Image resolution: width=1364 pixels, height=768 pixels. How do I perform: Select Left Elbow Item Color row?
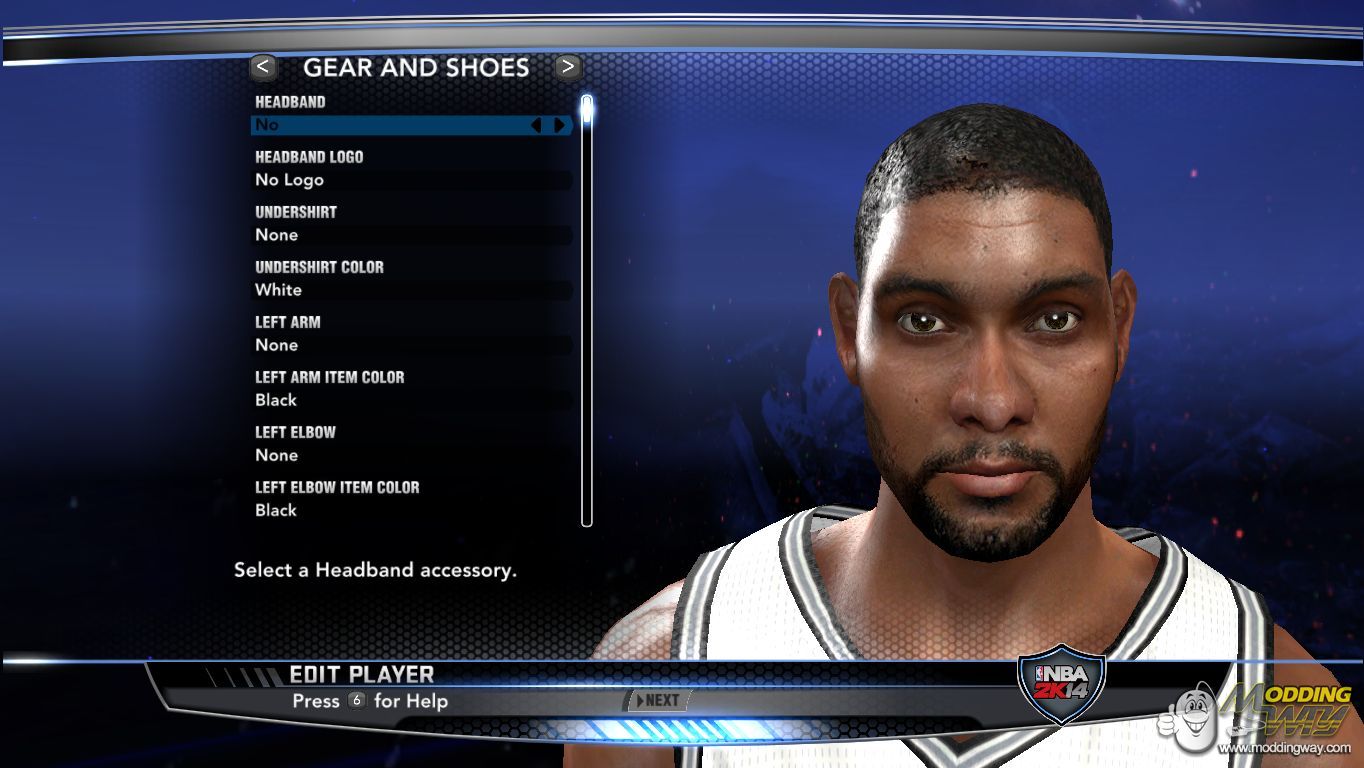click(x=410, y=510)
